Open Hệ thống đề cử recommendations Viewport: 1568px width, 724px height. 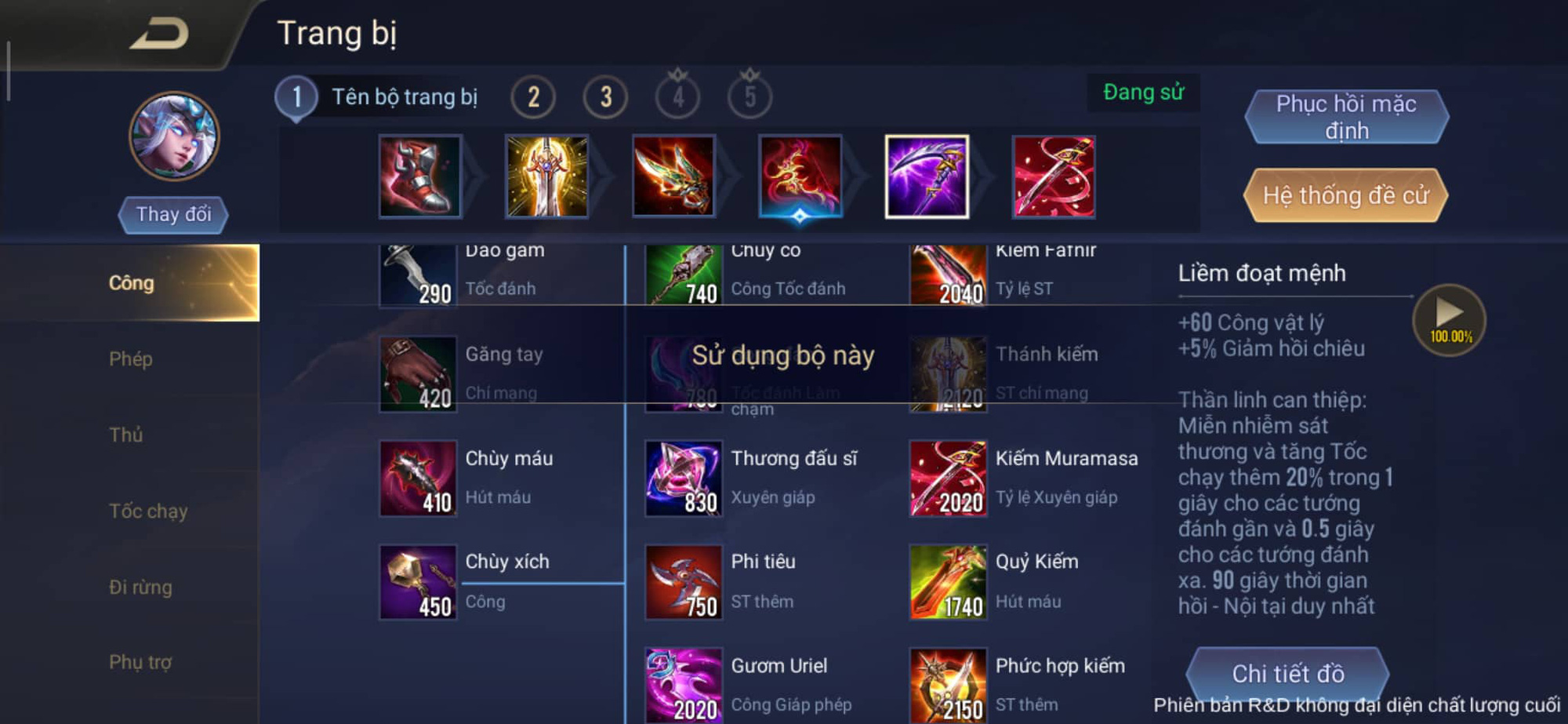[1345, 195]
